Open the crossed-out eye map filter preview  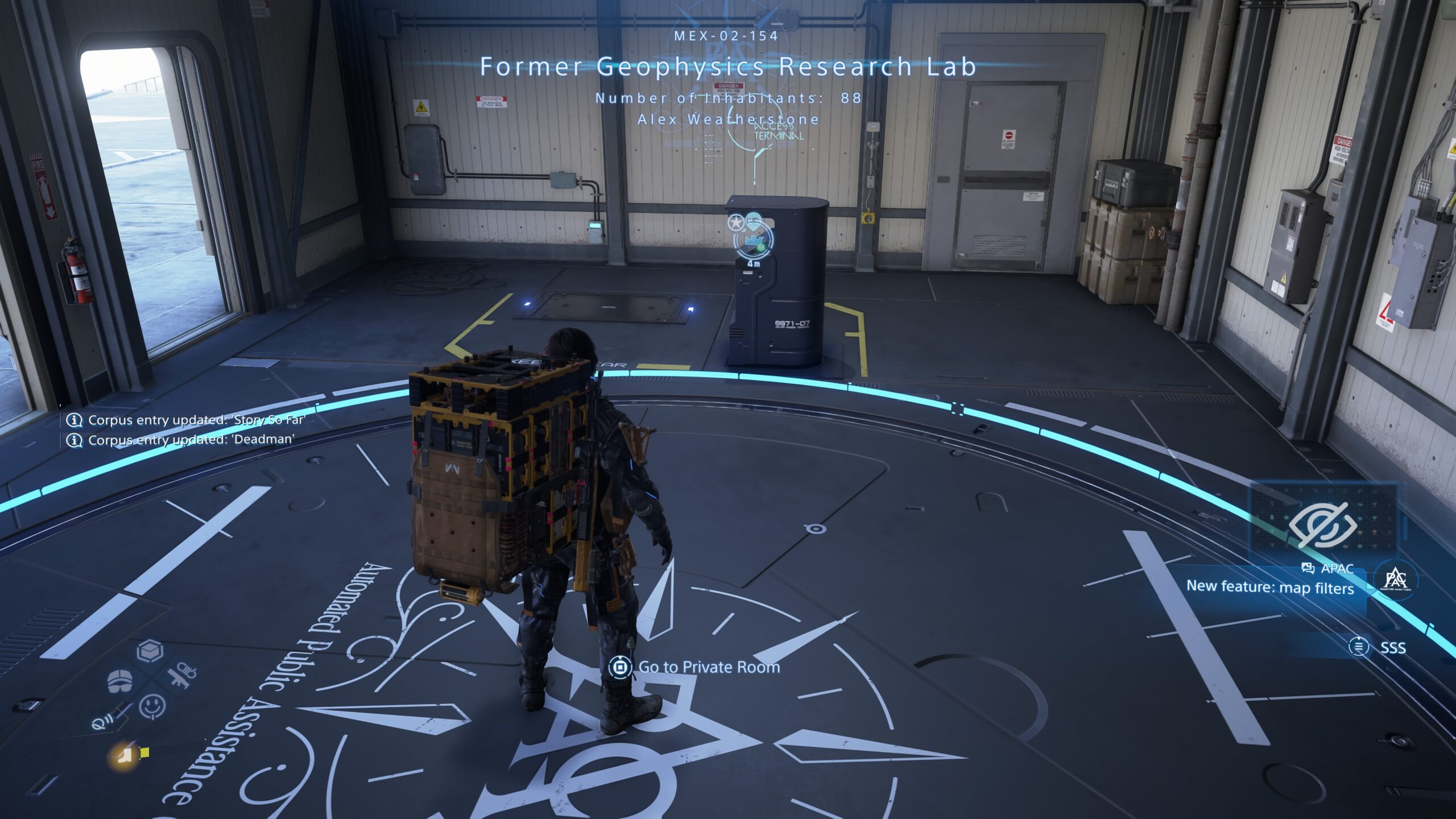(x=1323, y=524)
